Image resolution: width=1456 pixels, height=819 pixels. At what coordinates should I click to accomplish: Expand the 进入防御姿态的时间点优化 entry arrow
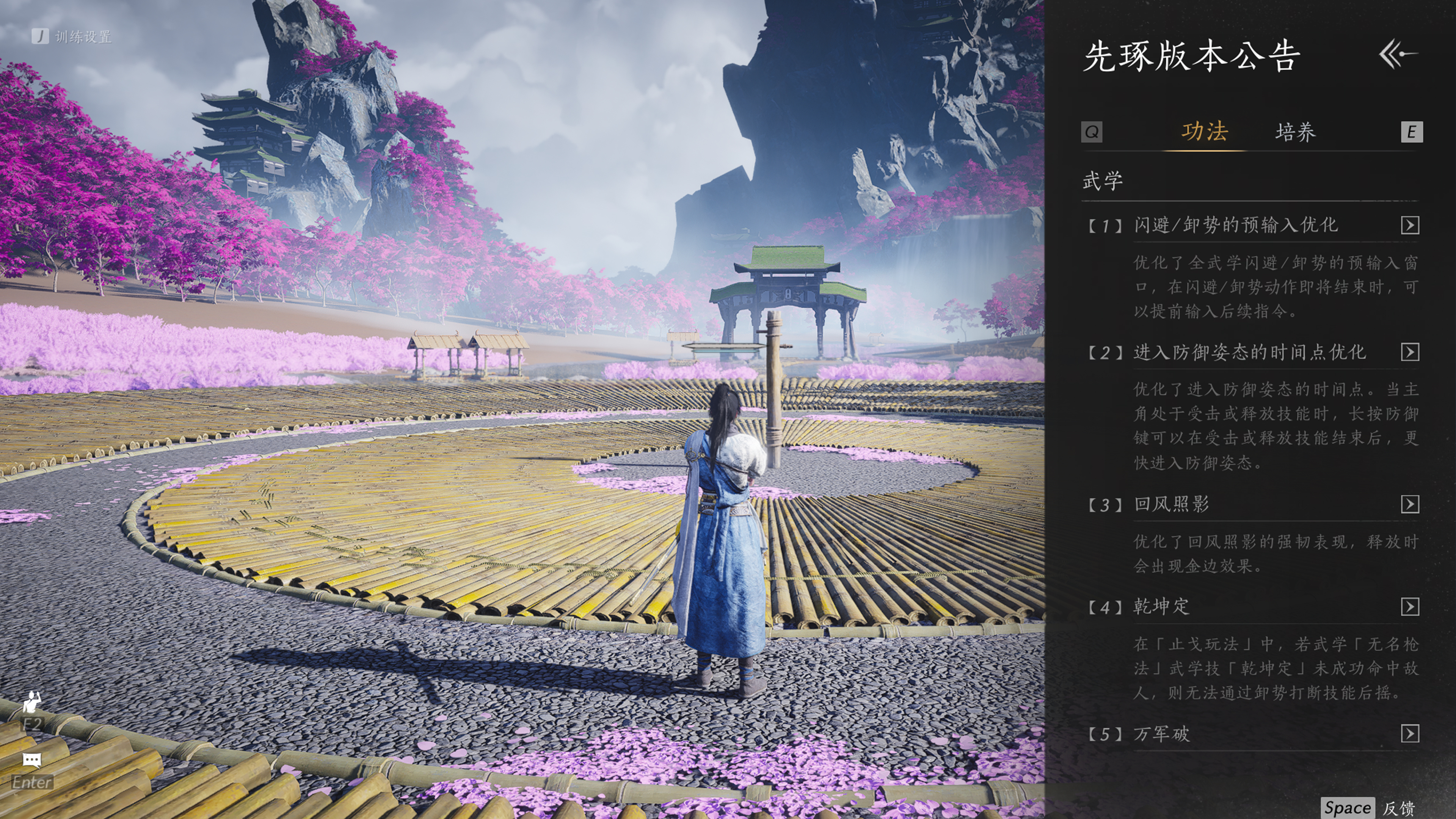tap(1410, 353)
